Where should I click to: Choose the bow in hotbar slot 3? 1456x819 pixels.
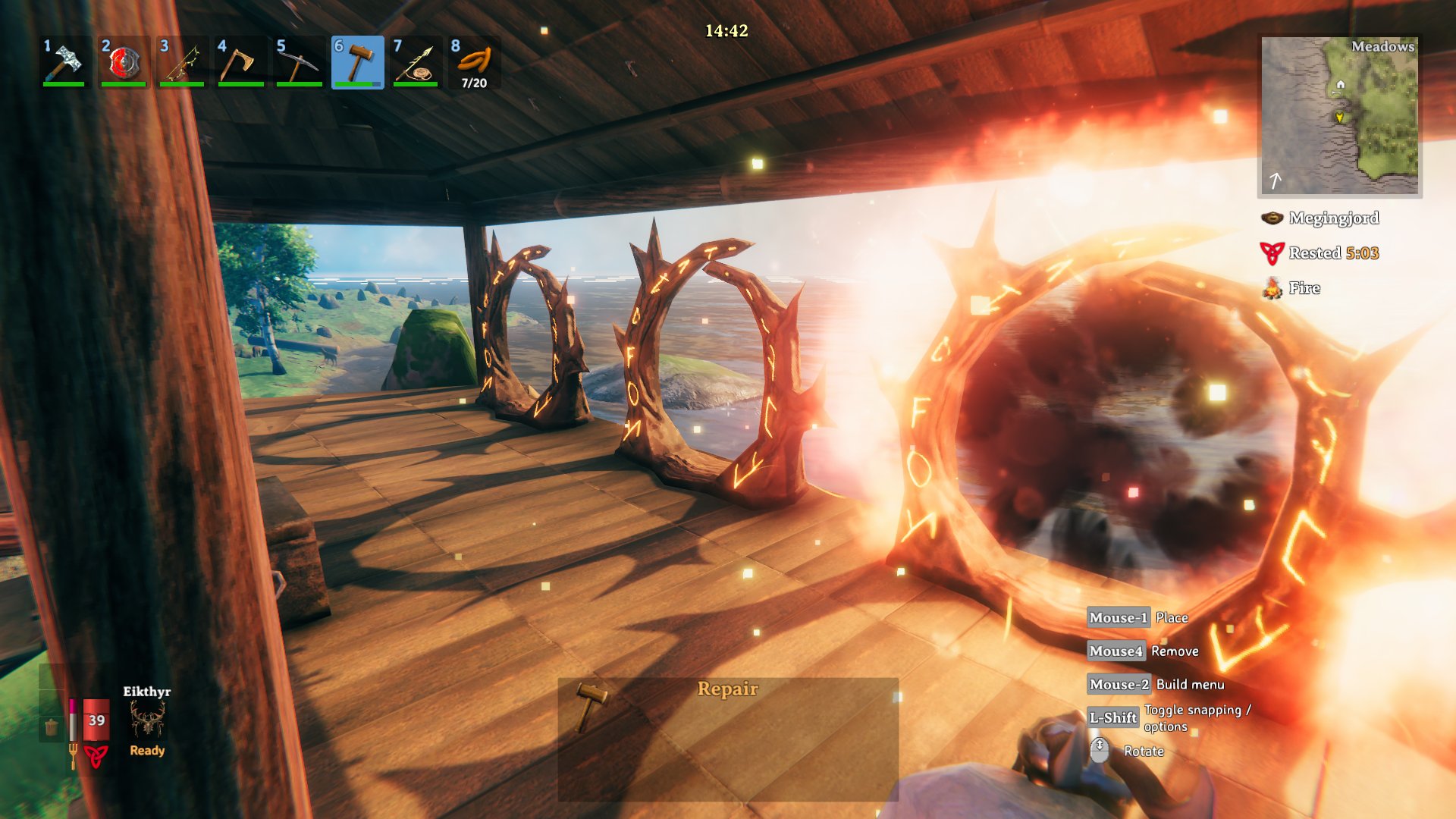coord(182,62)
